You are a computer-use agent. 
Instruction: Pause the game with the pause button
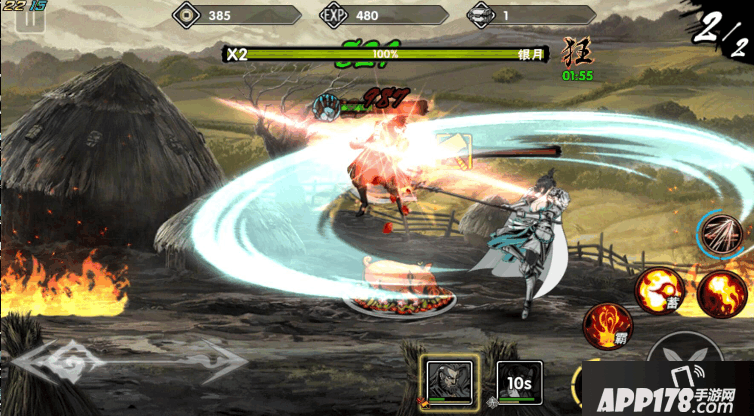[x=29, y=23]
